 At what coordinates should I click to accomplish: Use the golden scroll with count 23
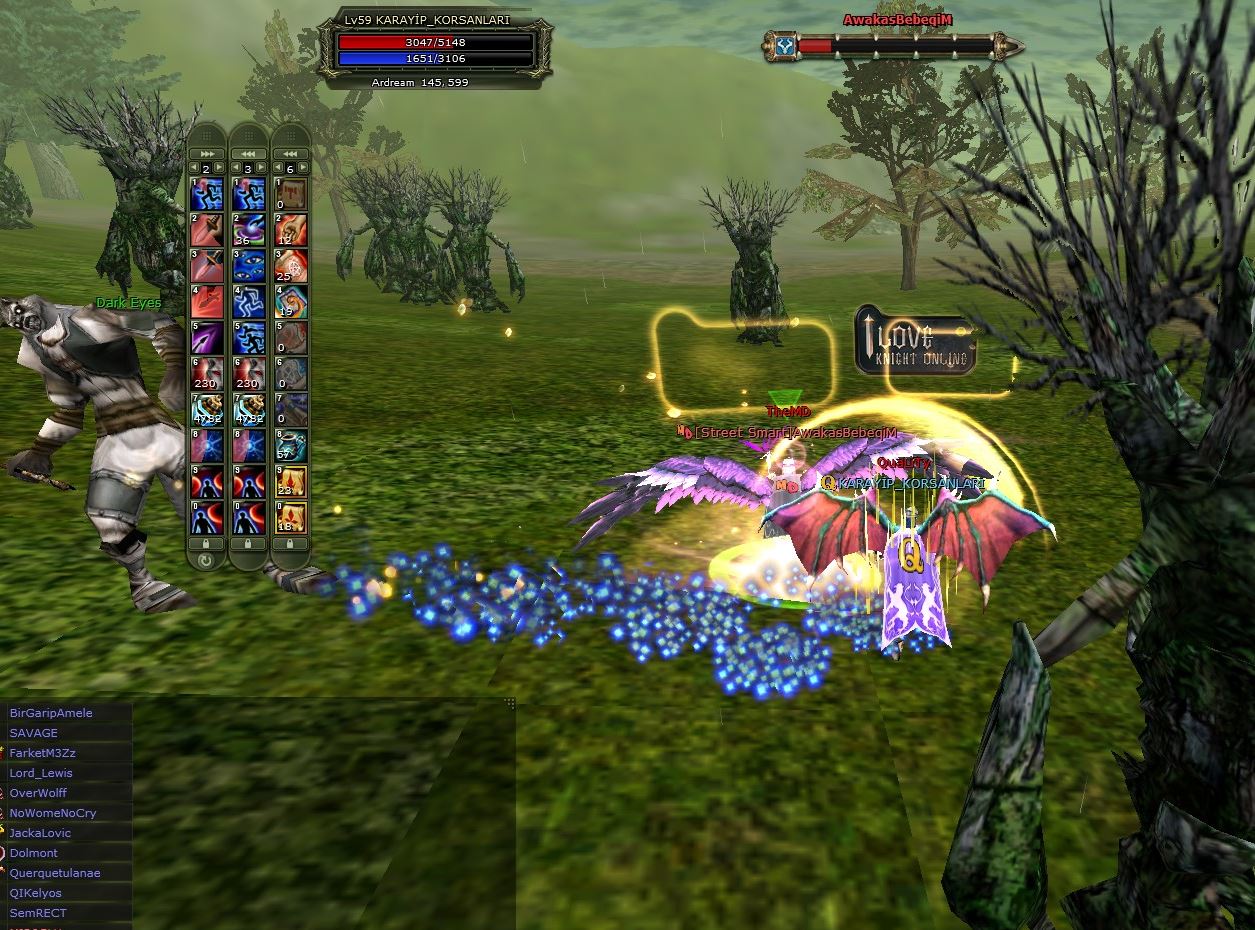[291, 482]
